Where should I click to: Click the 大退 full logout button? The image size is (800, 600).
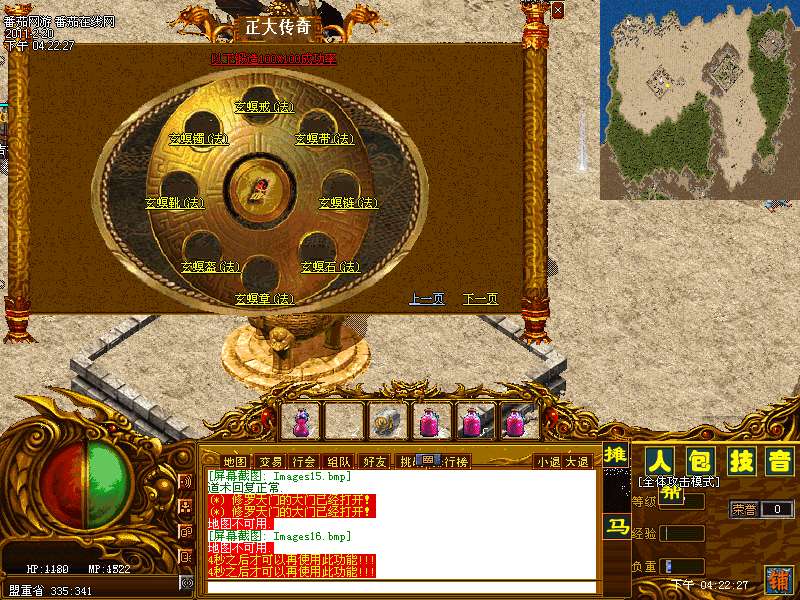(x=577, y=462)
